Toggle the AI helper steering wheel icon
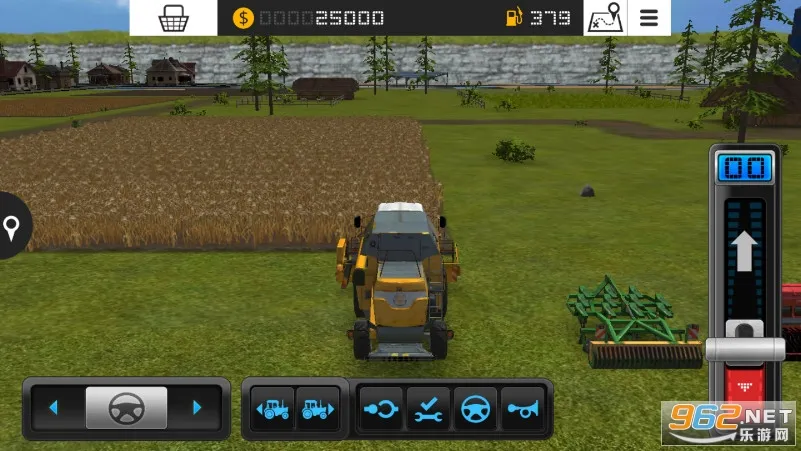The width and height of the screenshot is (801, 451). [x=475, y=408]
